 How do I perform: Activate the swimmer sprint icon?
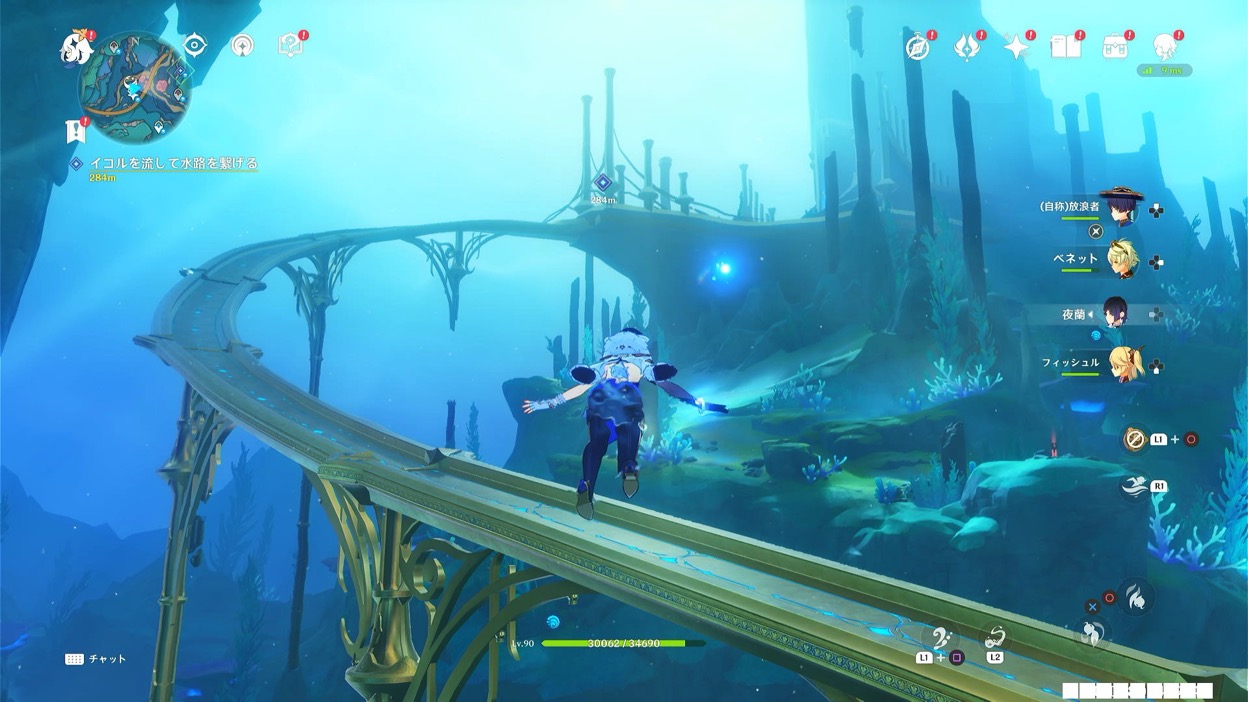pyautogui.click(x=1134, y=486)
